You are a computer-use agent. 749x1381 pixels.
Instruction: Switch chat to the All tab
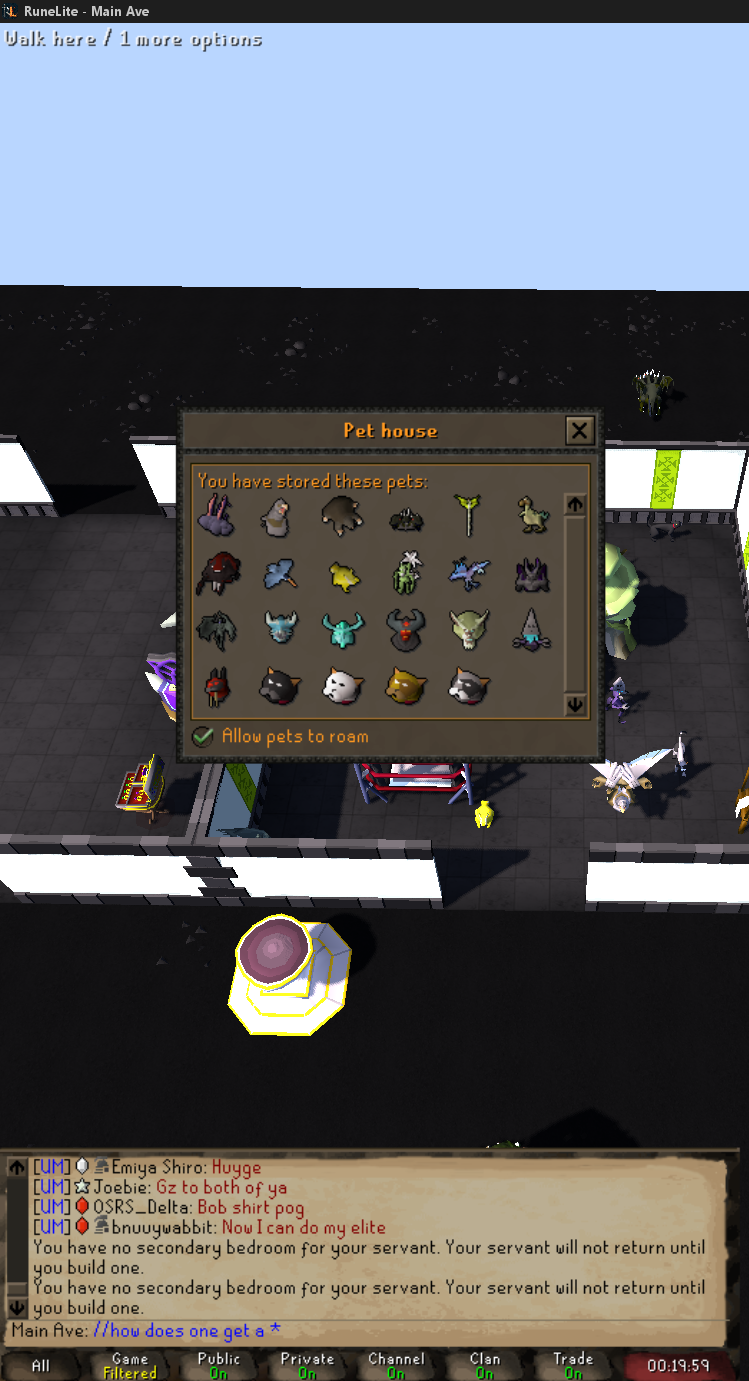click(41, 1365)
